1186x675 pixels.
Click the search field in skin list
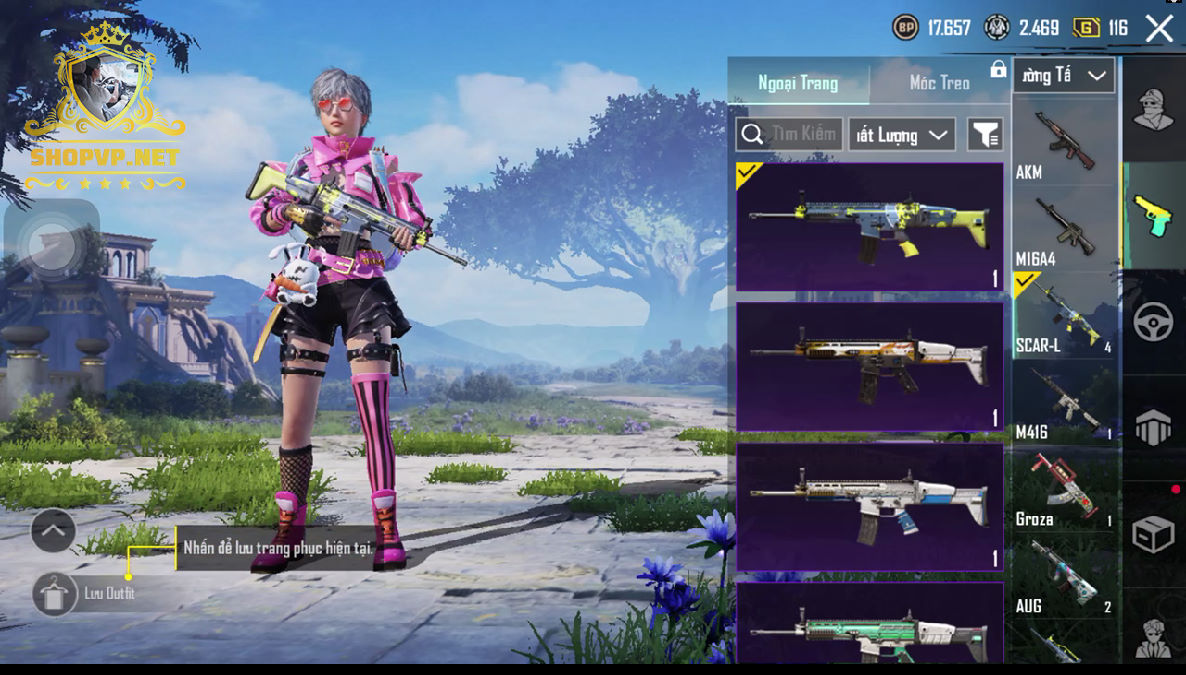pyautogui.click(x=788, y=134)
